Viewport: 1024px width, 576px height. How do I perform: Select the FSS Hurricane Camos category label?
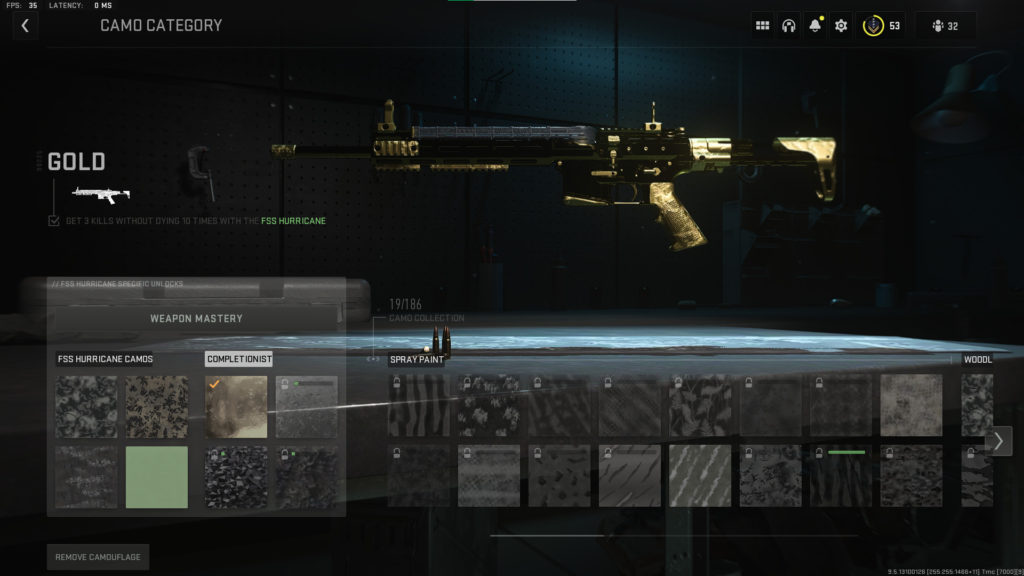tap(104, 359)
